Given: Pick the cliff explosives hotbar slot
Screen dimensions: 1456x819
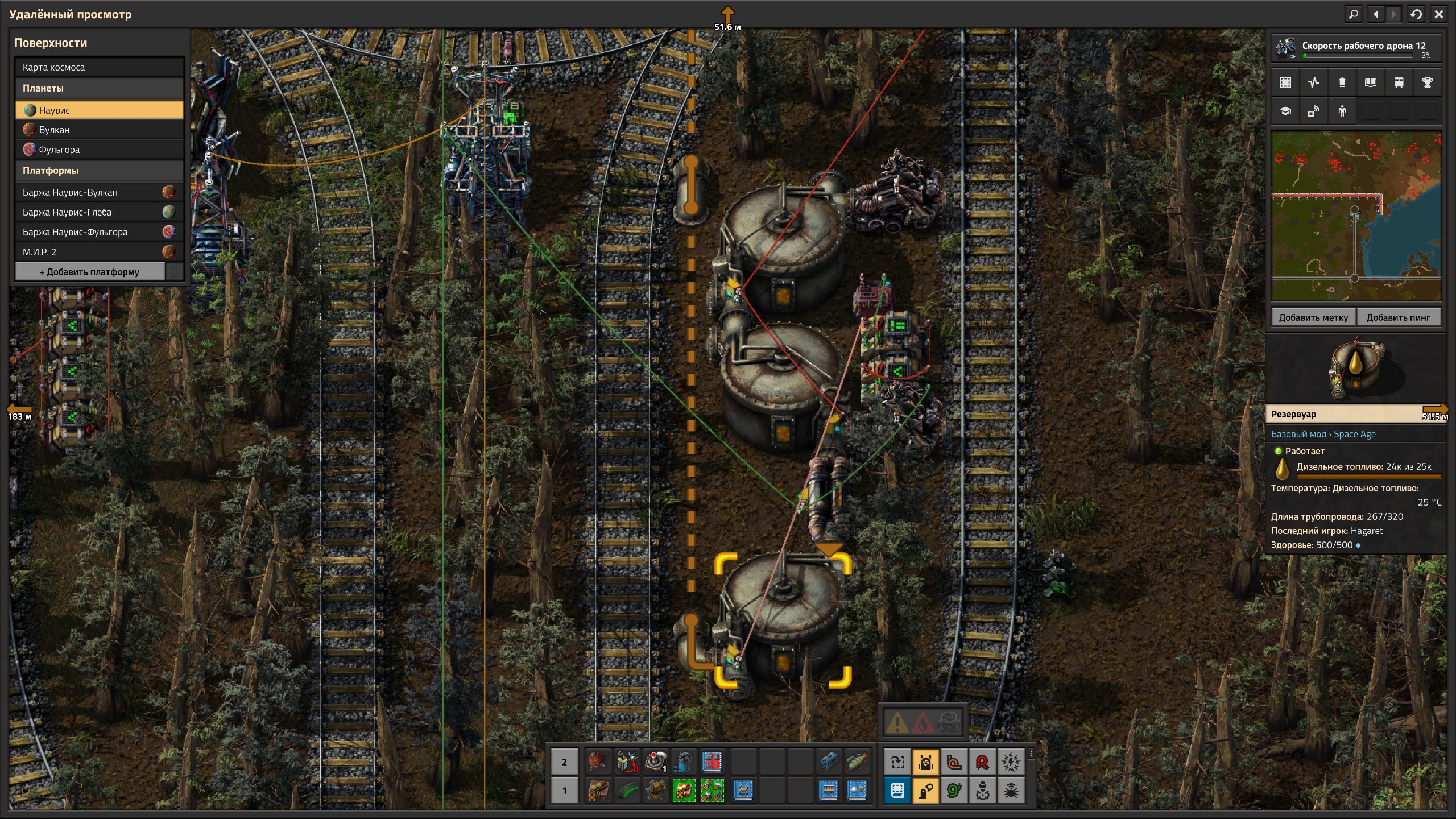Looking at the screenshot, I should [829, 762].
